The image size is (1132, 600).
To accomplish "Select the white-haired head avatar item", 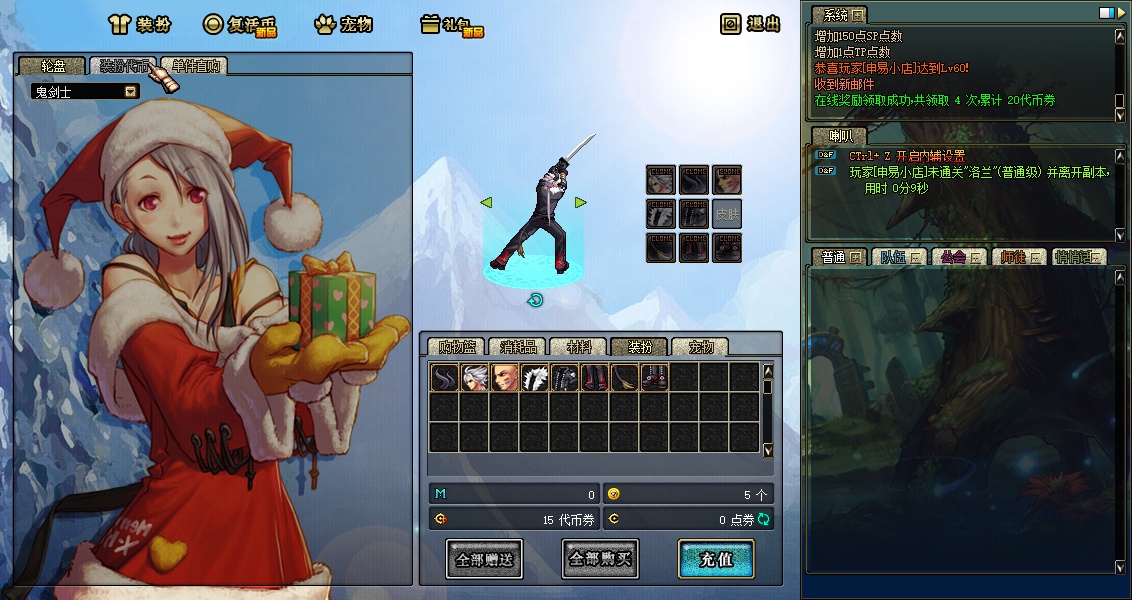I will click(x=474, y=377).
